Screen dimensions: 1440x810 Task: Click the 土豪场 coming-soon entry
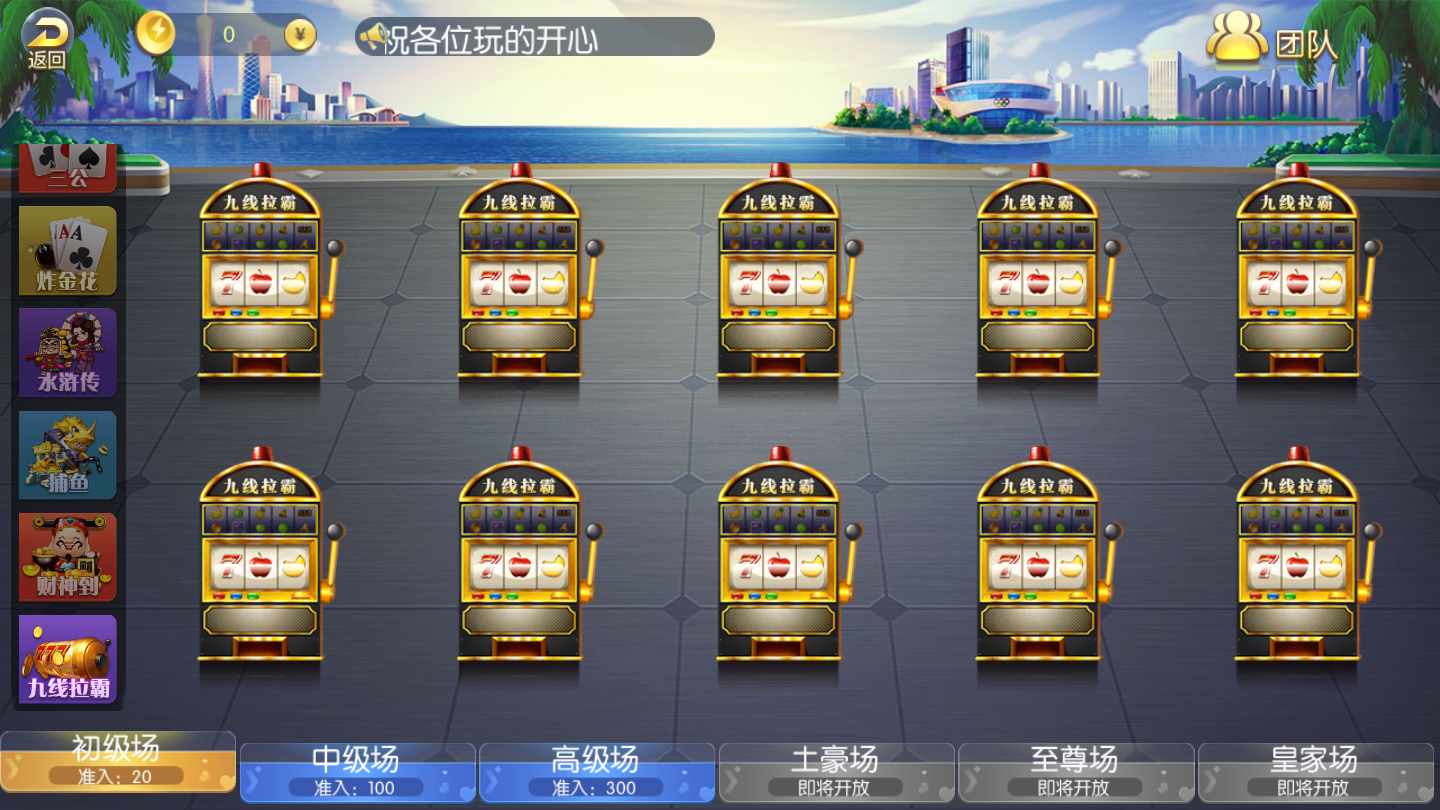[x=837, y=770]
